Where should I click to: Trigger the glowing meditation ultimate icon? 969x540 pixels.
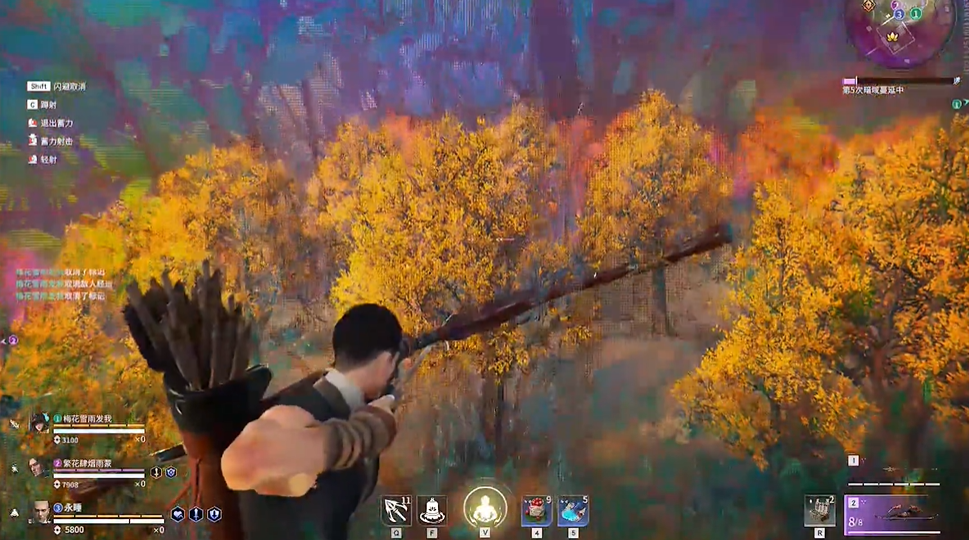484,508
